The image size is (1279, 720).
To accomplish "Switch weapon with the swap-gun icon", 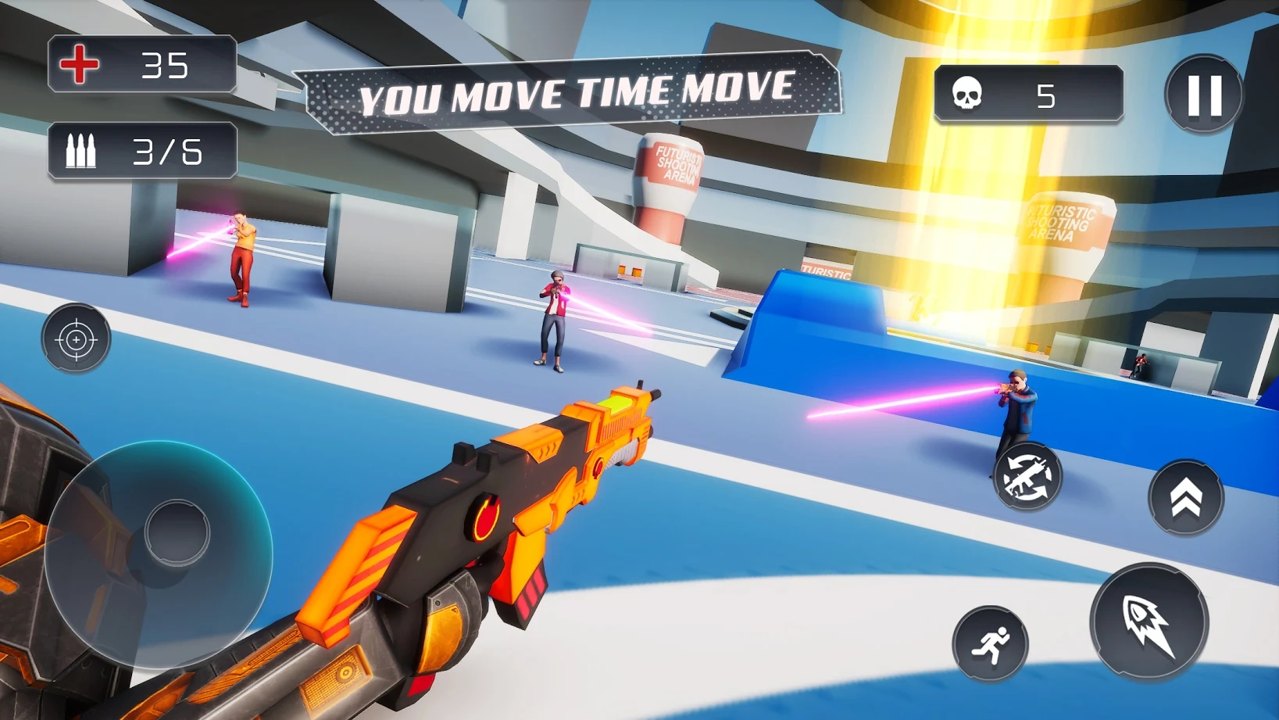I will click(x=1028, y=476).
